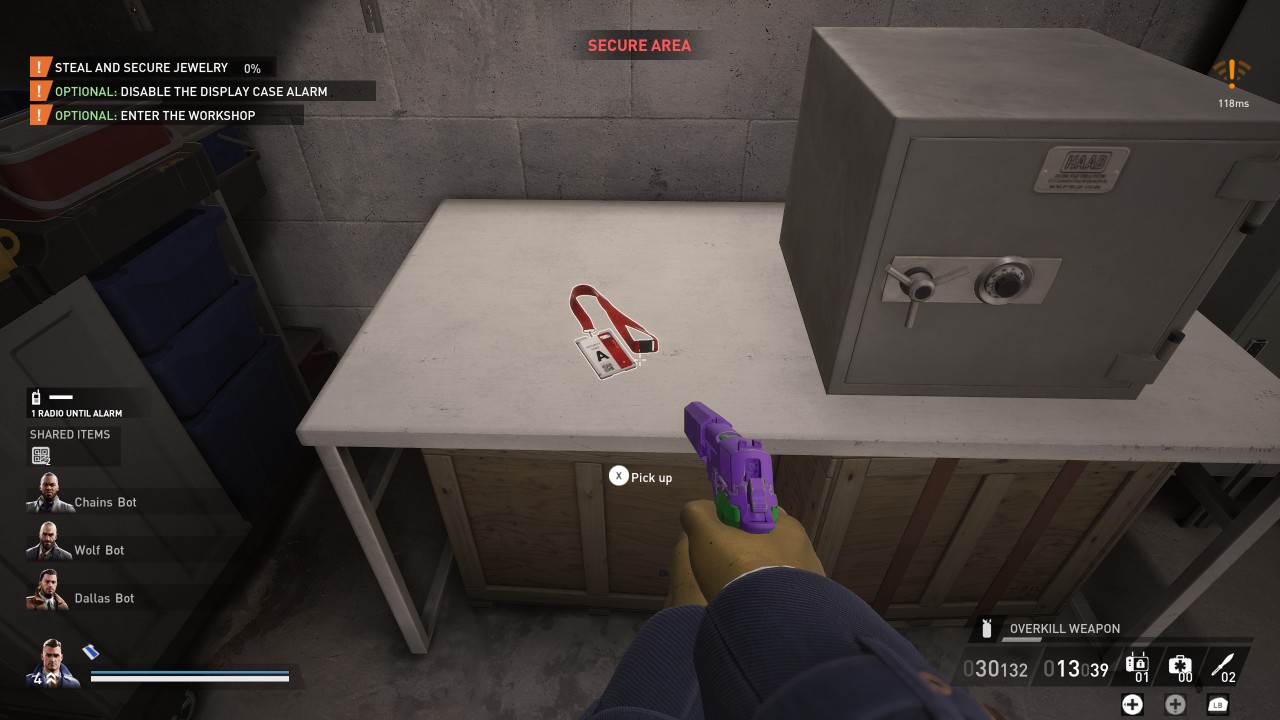The height and width of the screenshot is (720, 1280).
Task: Click the ECM jammer tool icon
Action: [x=1136, y=663]
